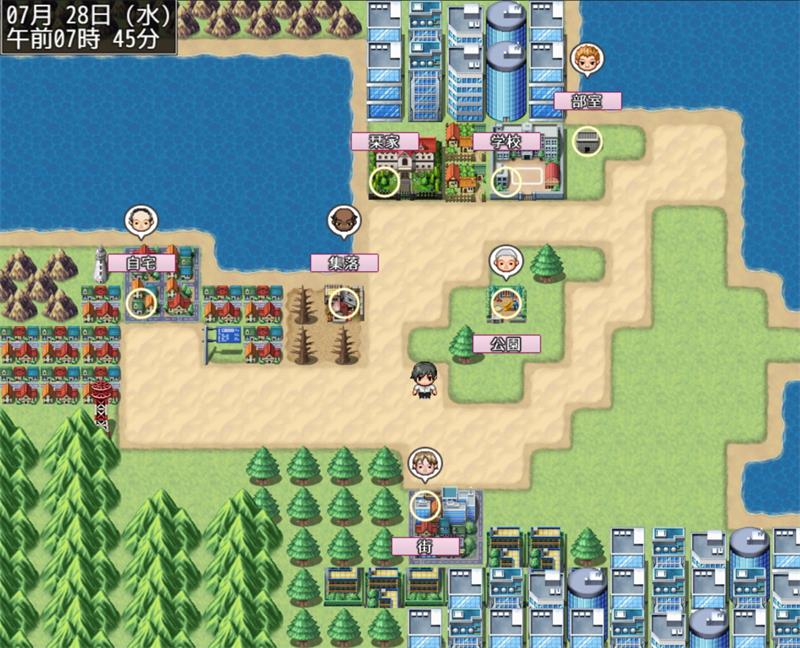Choose the 公園 location label
Image resolution: width=800 pixels, height=648 pixels.
[x=506, y=343]
